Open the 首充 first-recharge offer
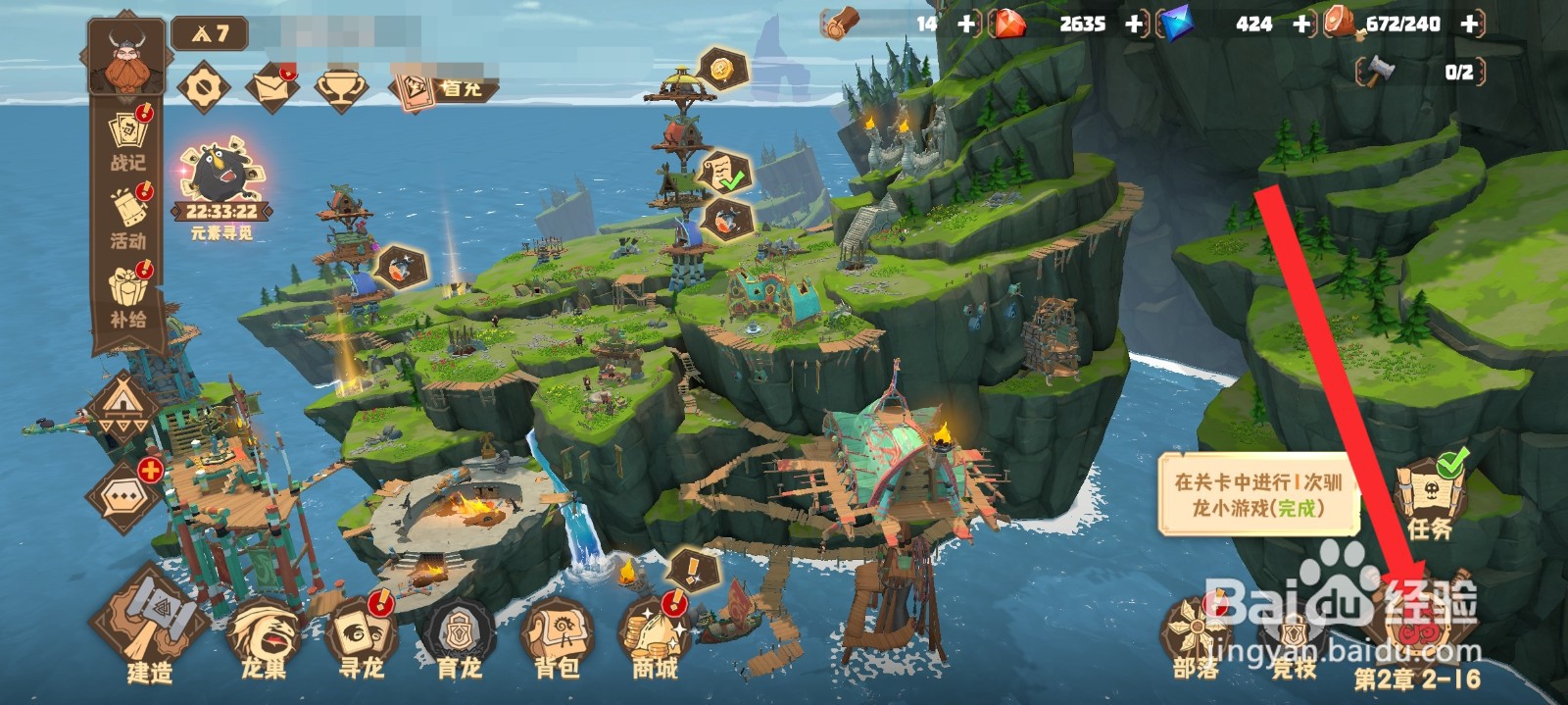This screenshot has height=705, width=1568. click(446, 88)
